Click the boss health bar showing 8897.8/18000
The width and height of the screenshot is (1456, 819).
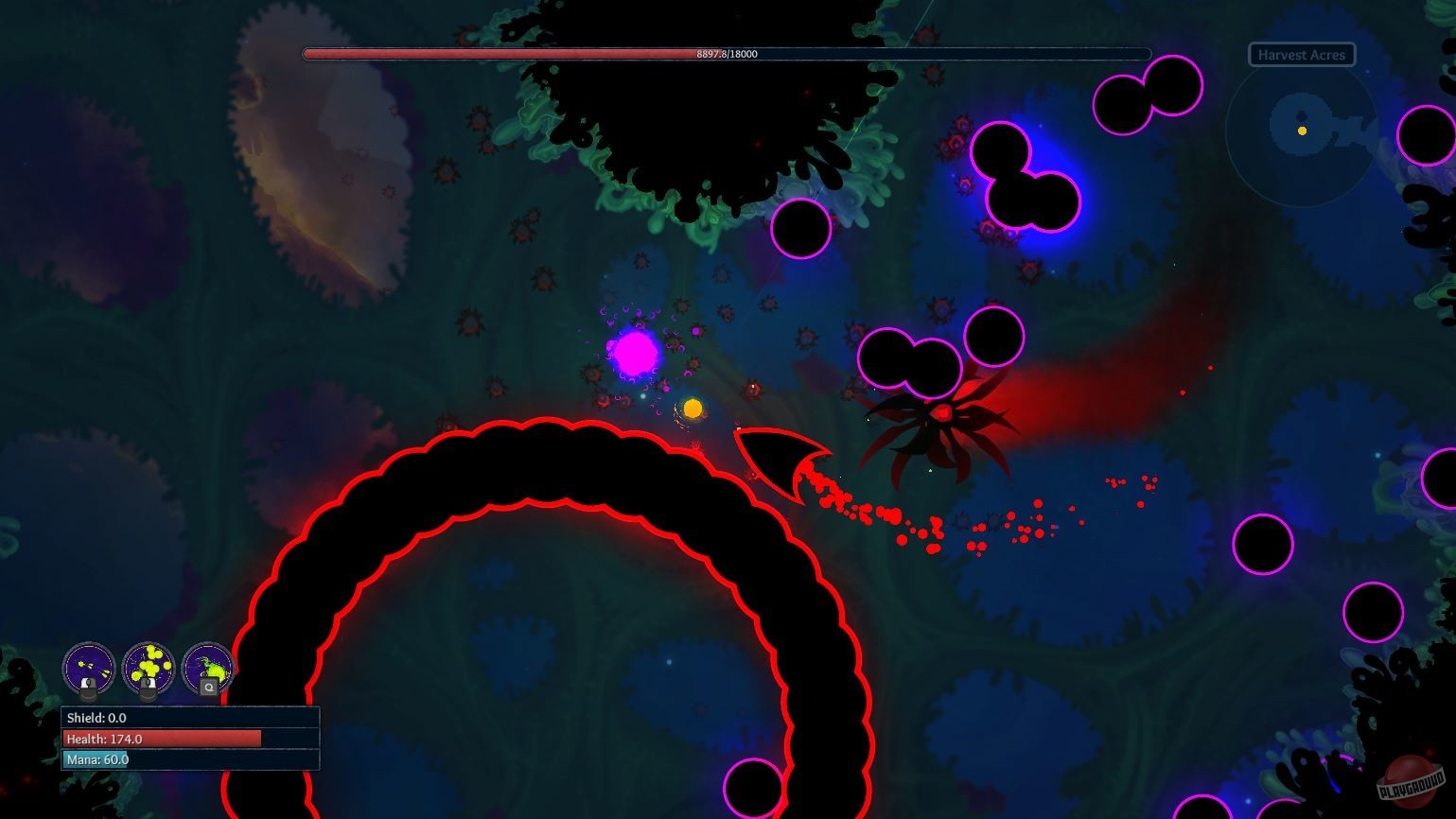[727, 54]
